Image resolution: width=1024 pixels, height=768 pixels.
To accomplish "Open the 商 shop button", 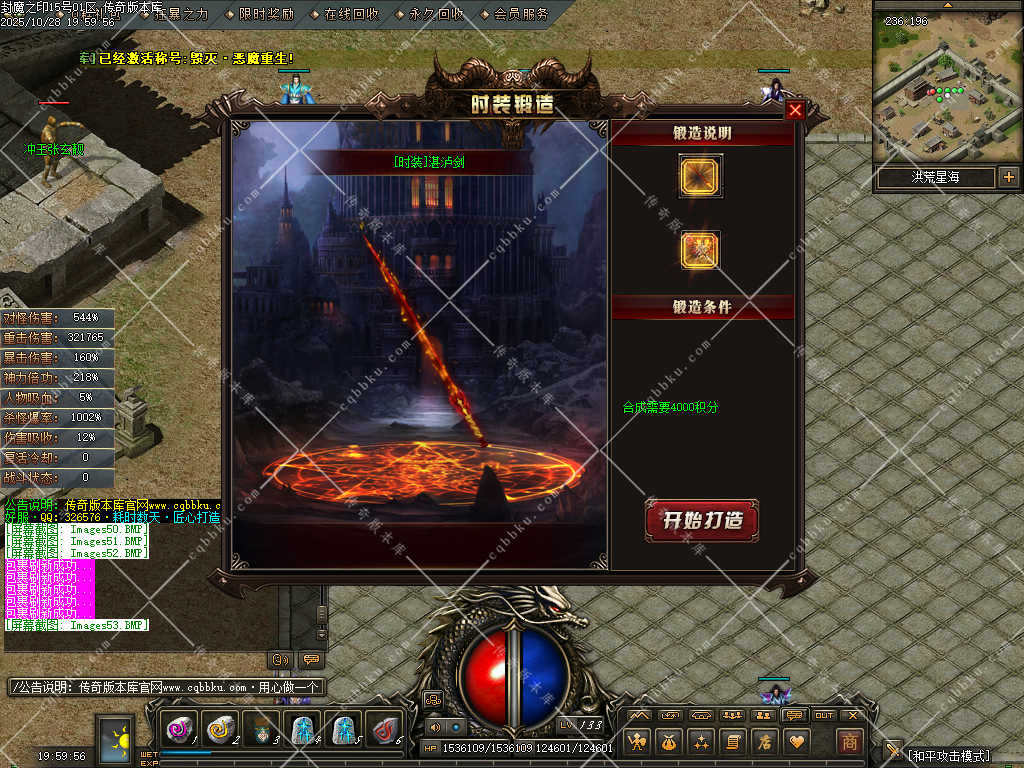I will [x=849, y=742].
